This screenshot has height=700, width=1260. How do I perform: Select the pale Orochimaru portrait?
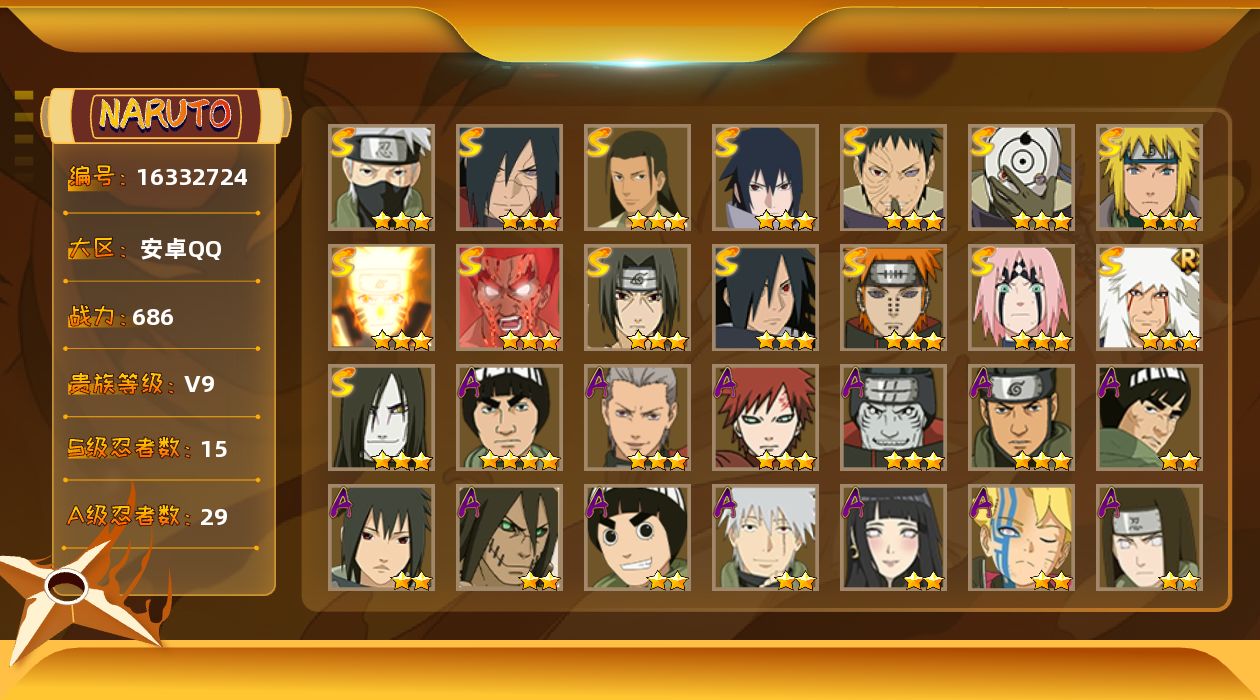coord(381,418)
